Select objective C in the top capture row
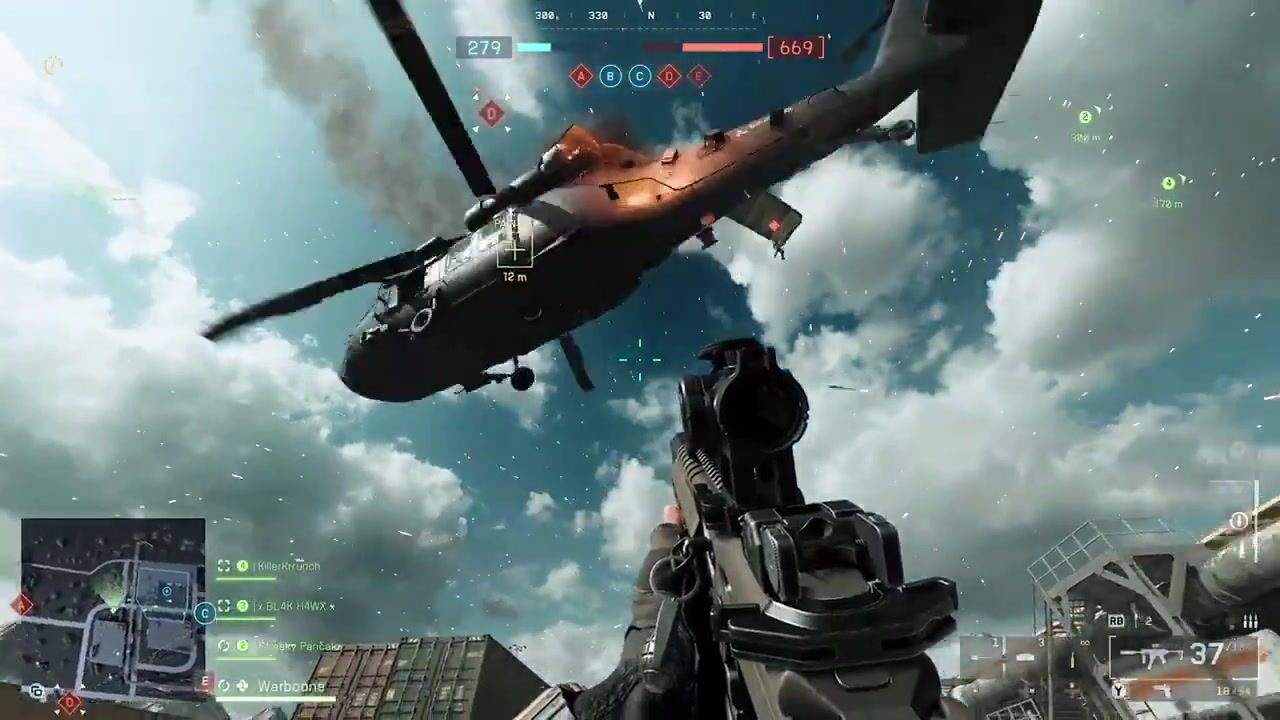The image size is (1280, 720). point(640,76)
